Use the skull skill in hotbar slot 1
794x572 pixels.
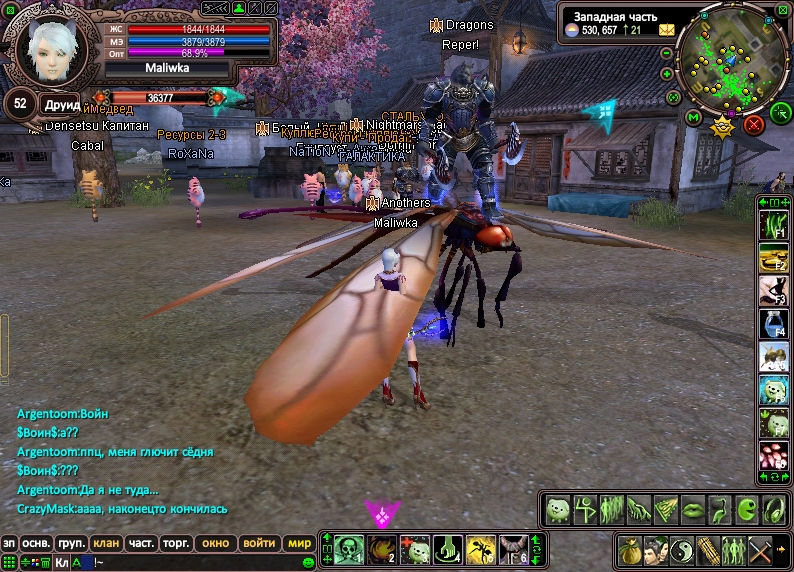(348, 549)
